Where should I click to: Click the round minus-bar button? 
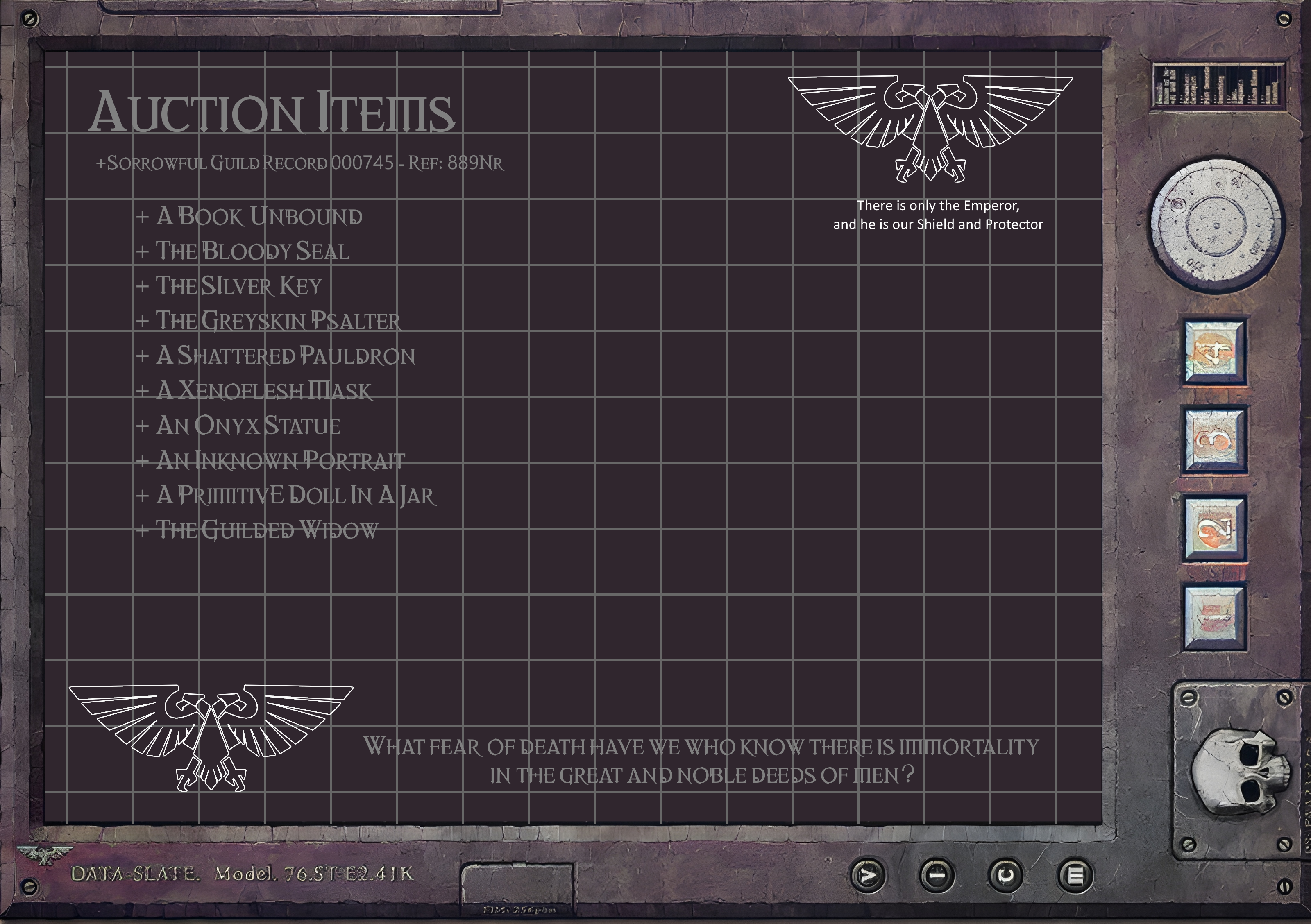937,875
